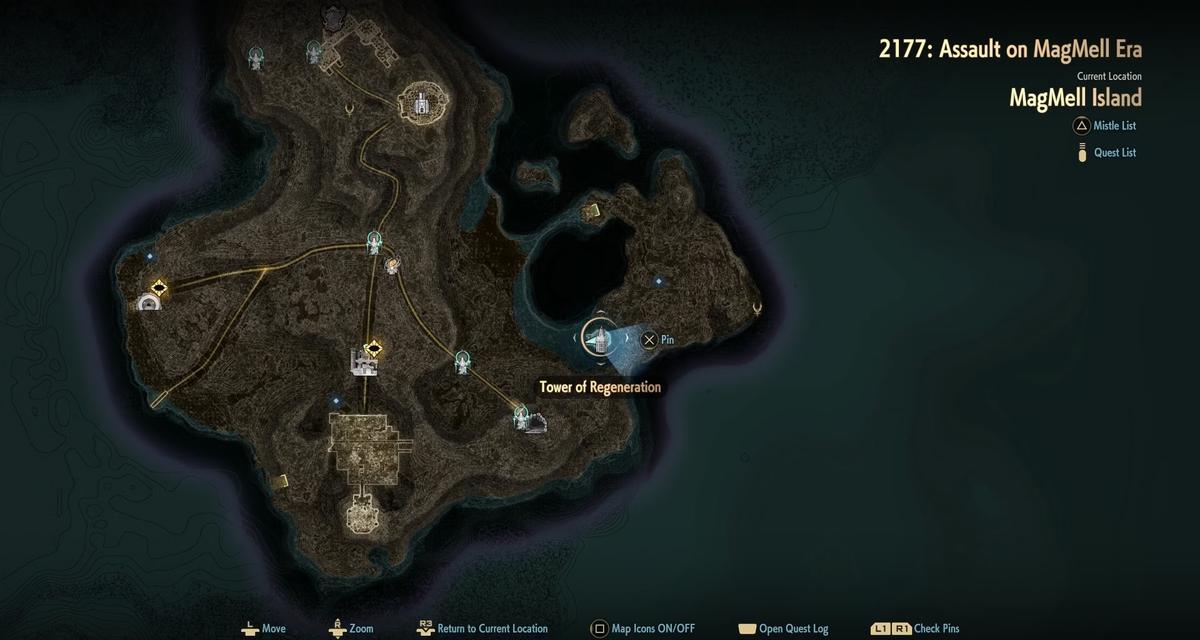Select the gold quest marker above the white ruins
Screen dimensions: 1200x640
(374, 348)
